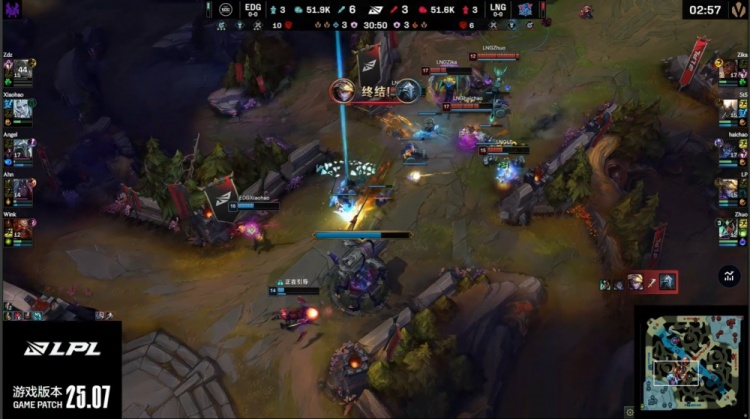750x419 pixels.
Task: Open the stats graph button
Action: point(729,276)
